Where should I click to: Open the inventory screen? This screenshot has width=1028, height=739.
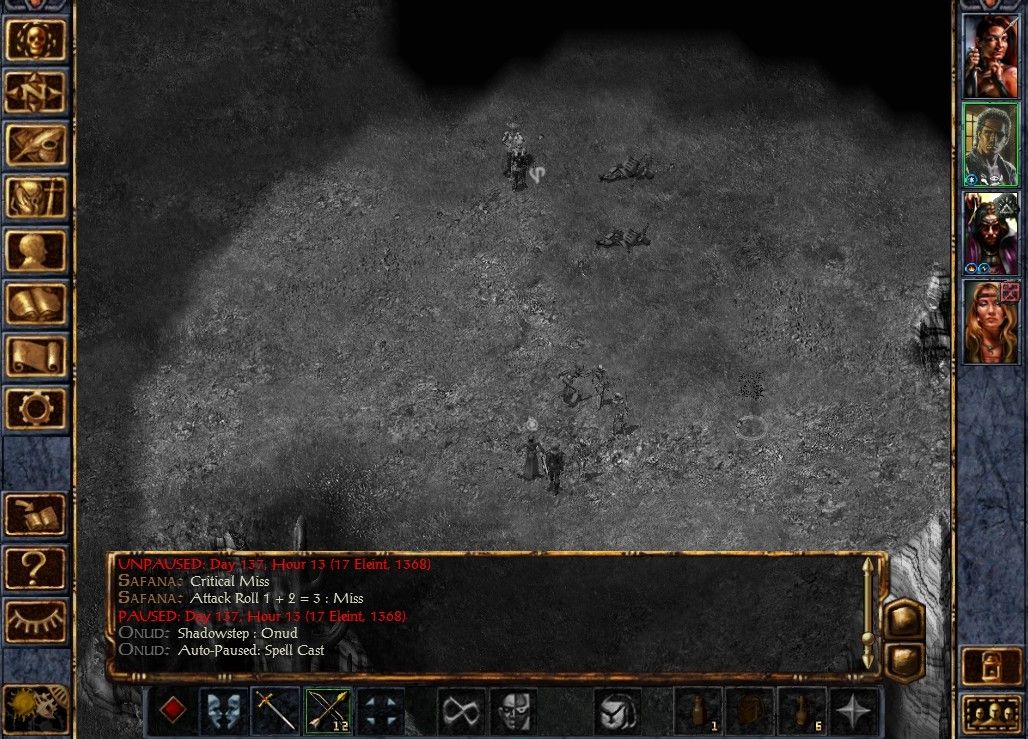[x=36, y=198]
